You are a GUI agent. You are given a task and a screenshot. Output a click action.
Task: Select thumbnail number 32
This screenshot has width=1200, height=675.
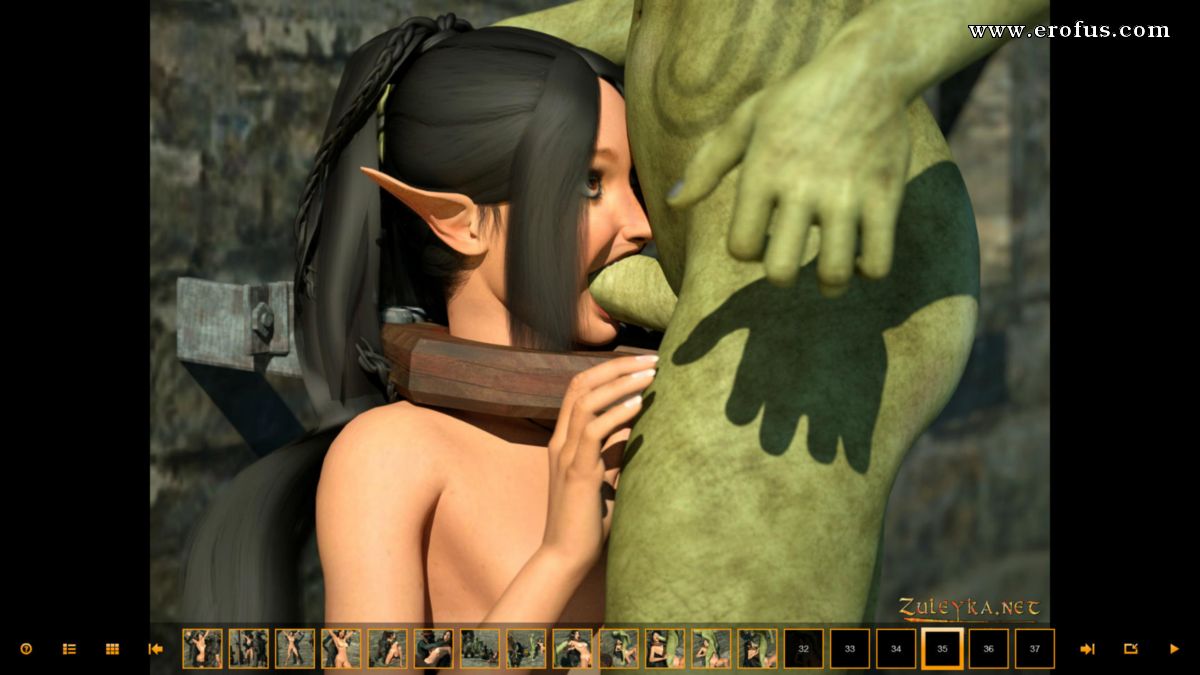click(x=803, y=649)
